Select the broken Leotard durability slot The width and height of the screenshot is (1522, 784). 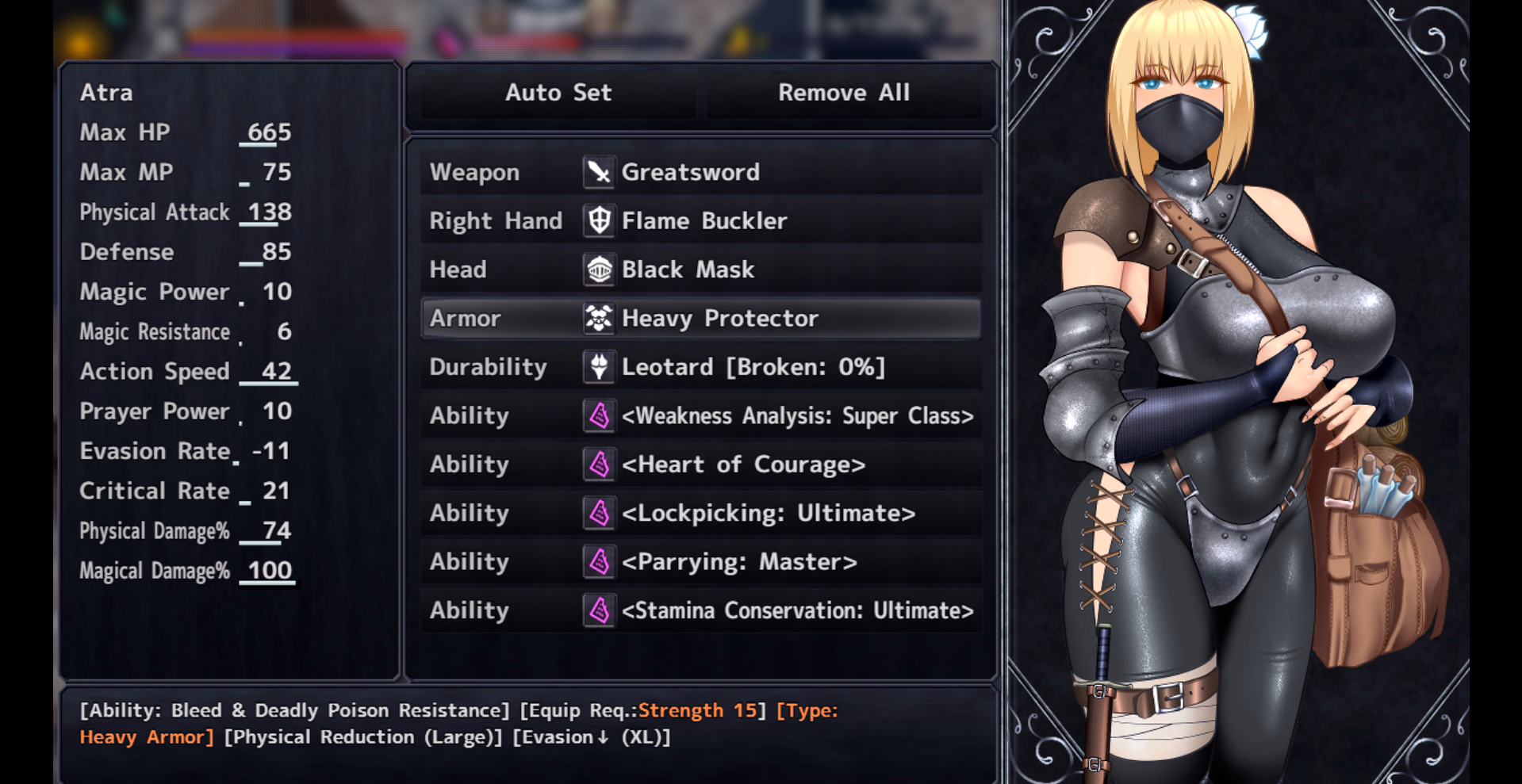pyautogui.click(x=700, y=367)
